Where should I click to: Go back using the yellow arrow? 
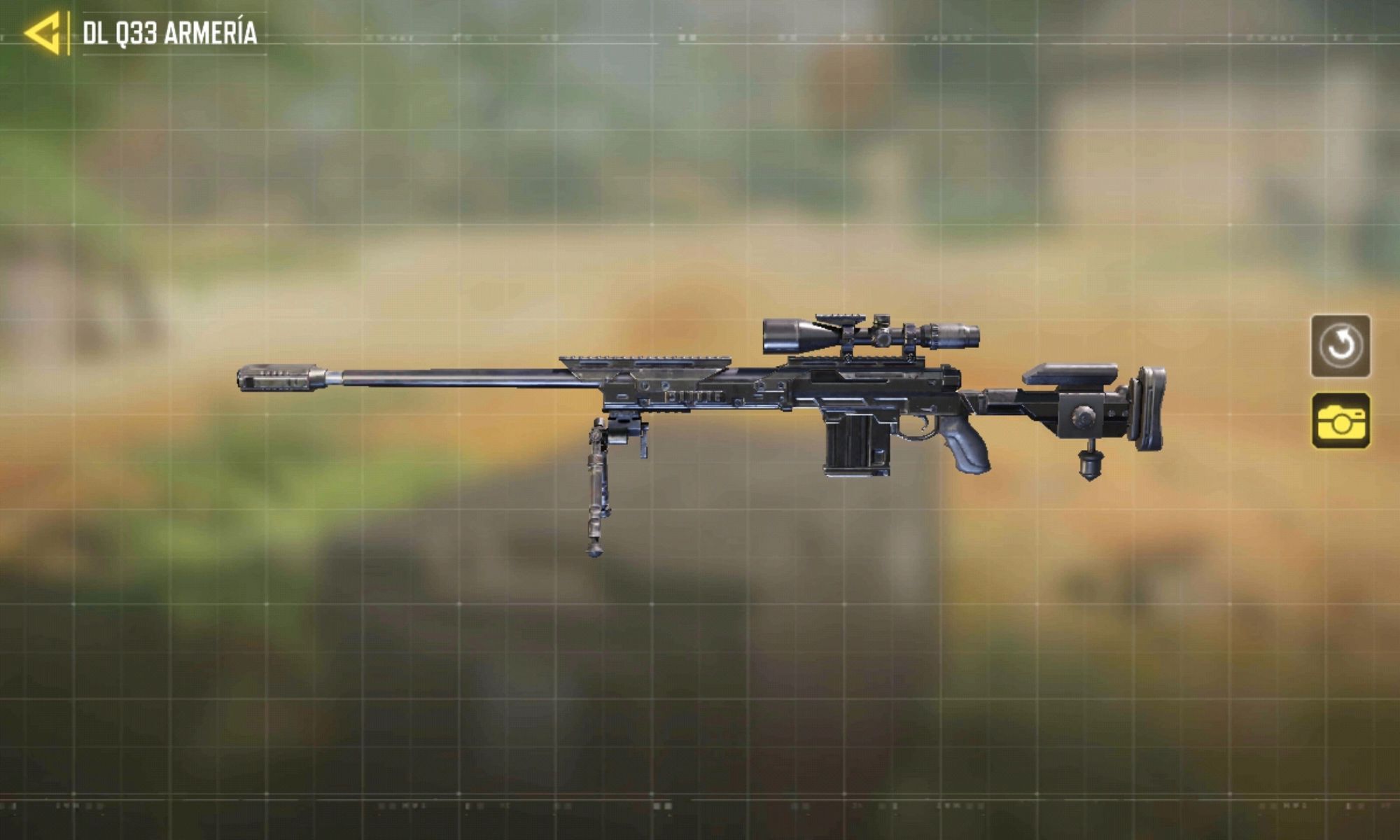(x=43, y=33)
